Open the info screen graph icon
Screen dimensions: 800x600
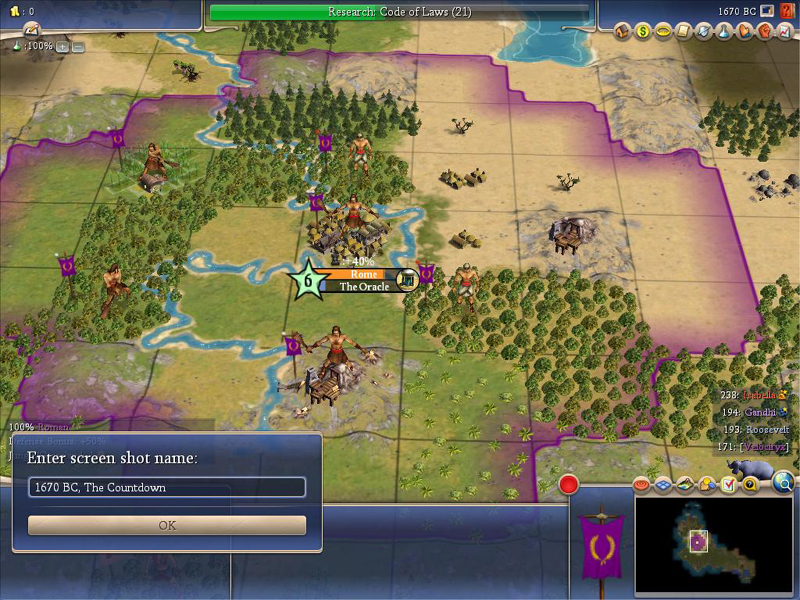[783, 31]
